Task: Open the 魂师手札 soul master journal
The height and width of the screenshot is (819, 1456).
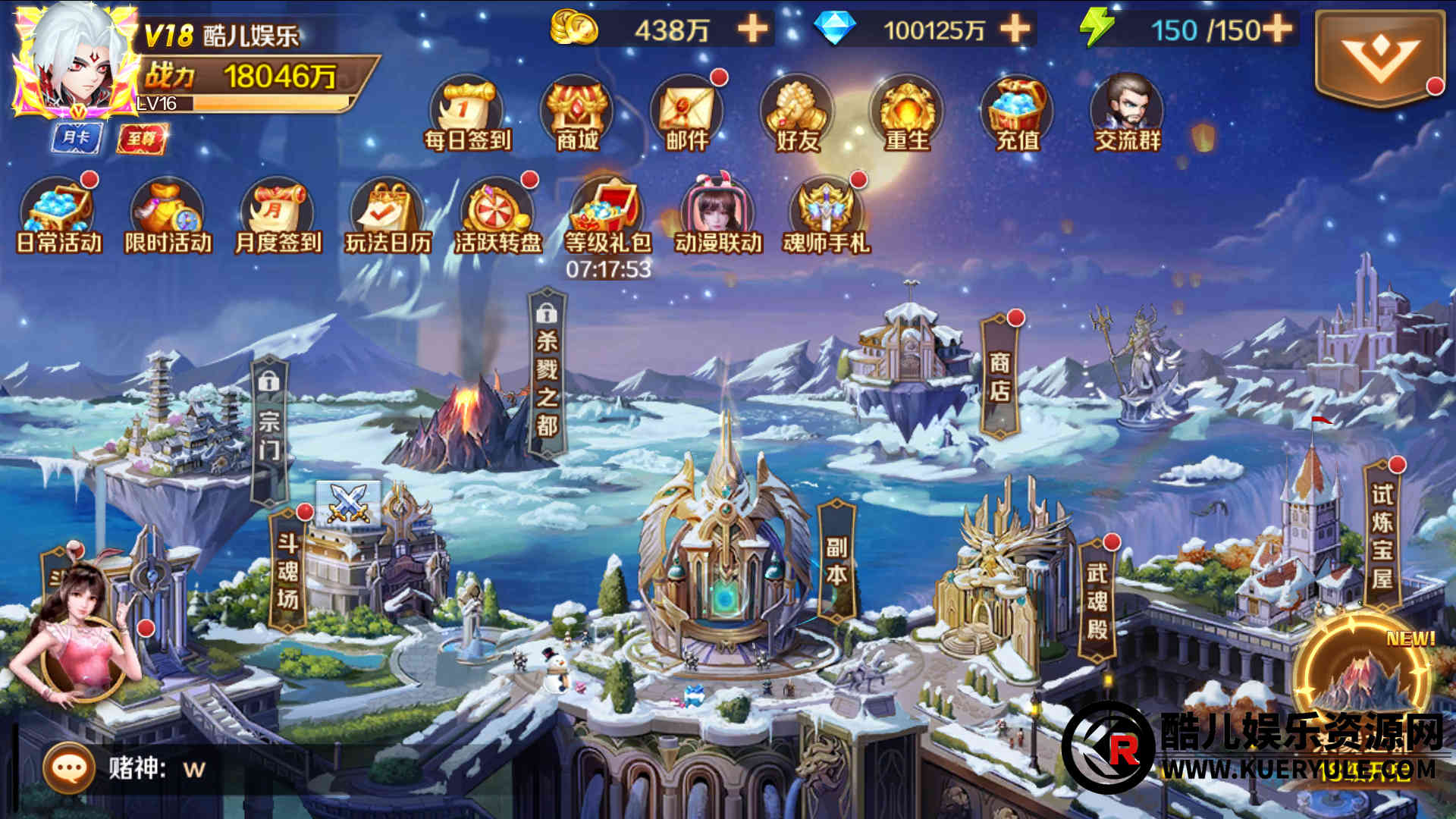Action: (x=827, y=215)
